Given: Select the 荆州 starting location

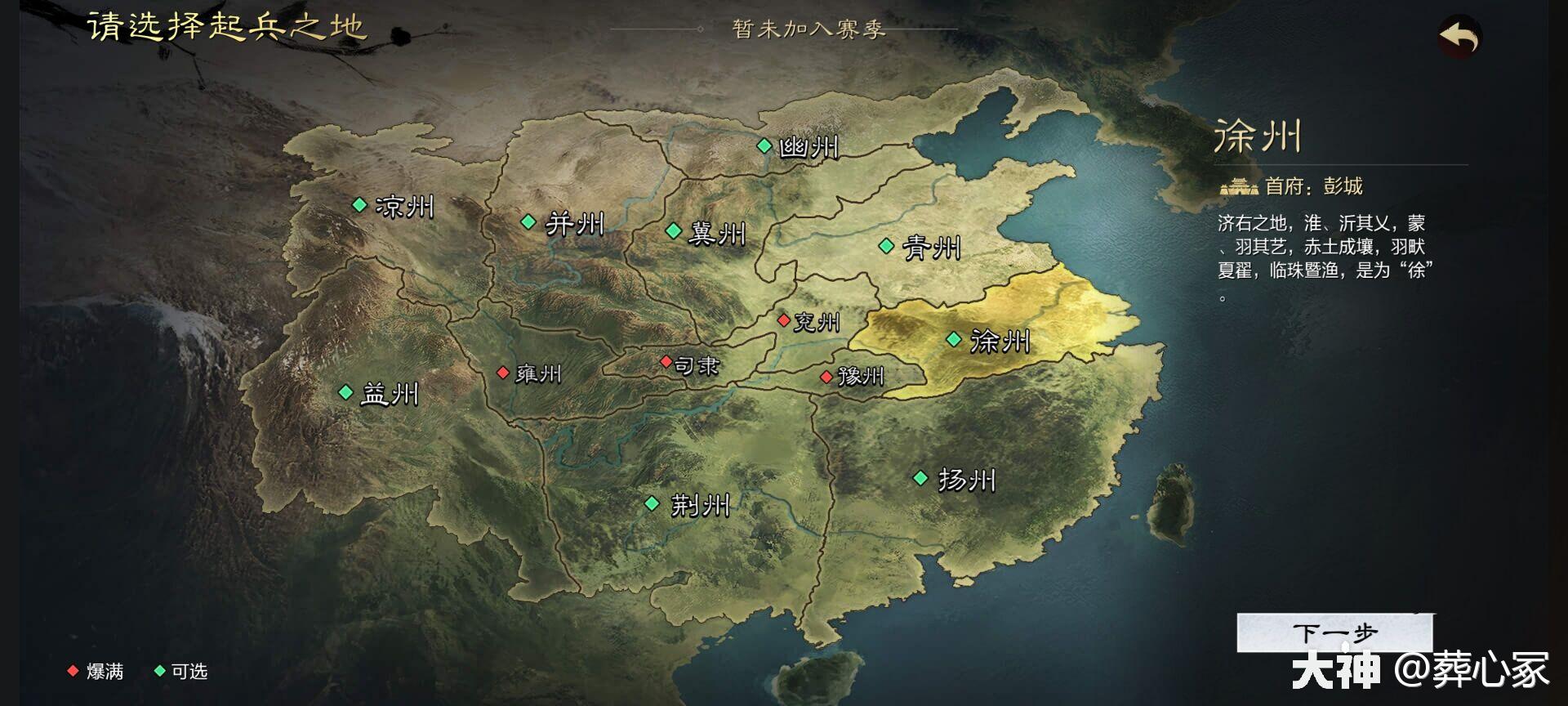Looking at the screenshot, I should (653, 504).
